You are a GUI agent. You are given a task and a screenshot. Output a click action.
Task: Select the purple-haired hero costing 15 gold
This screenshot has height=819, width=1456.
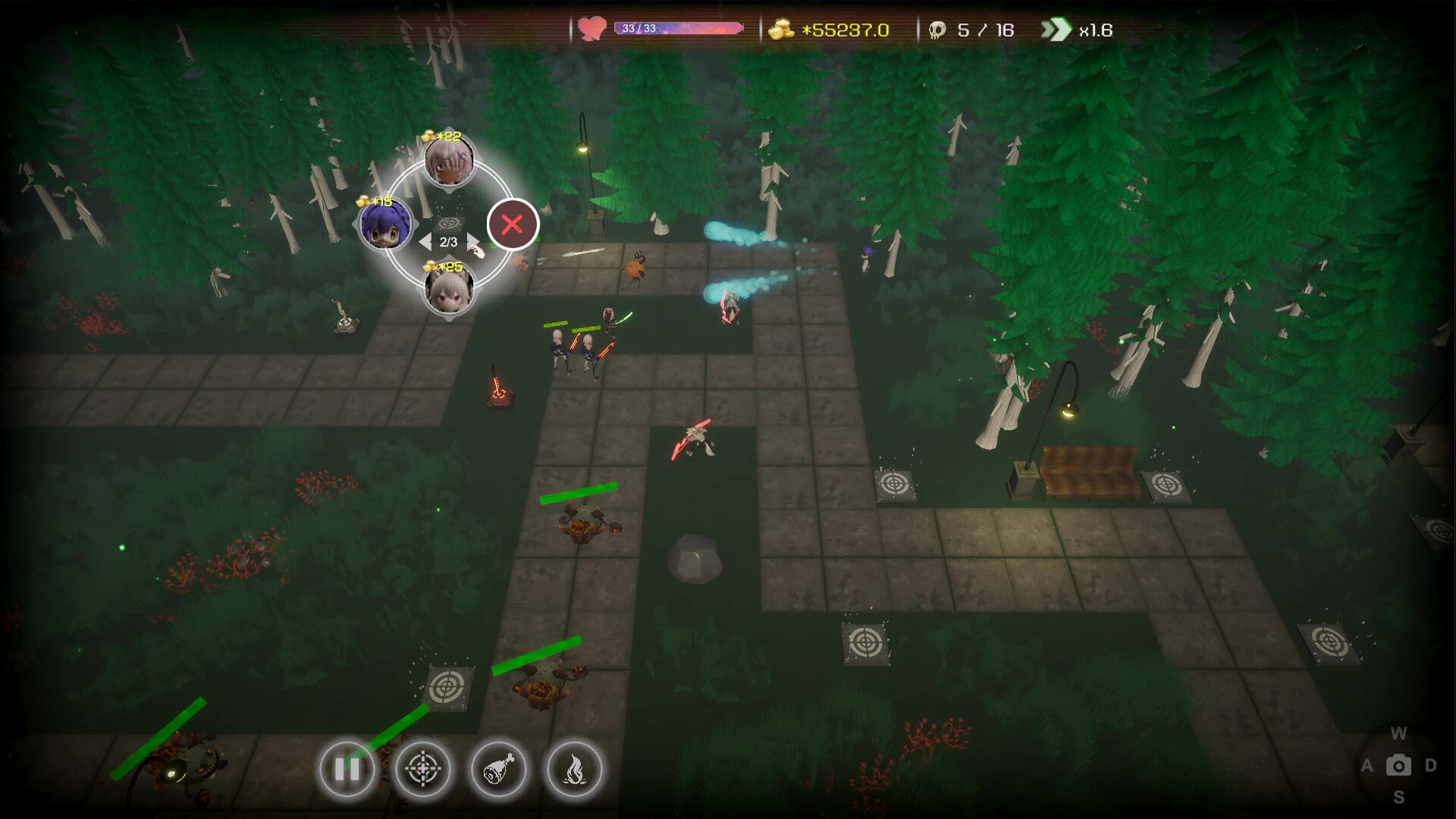(385, 225)
